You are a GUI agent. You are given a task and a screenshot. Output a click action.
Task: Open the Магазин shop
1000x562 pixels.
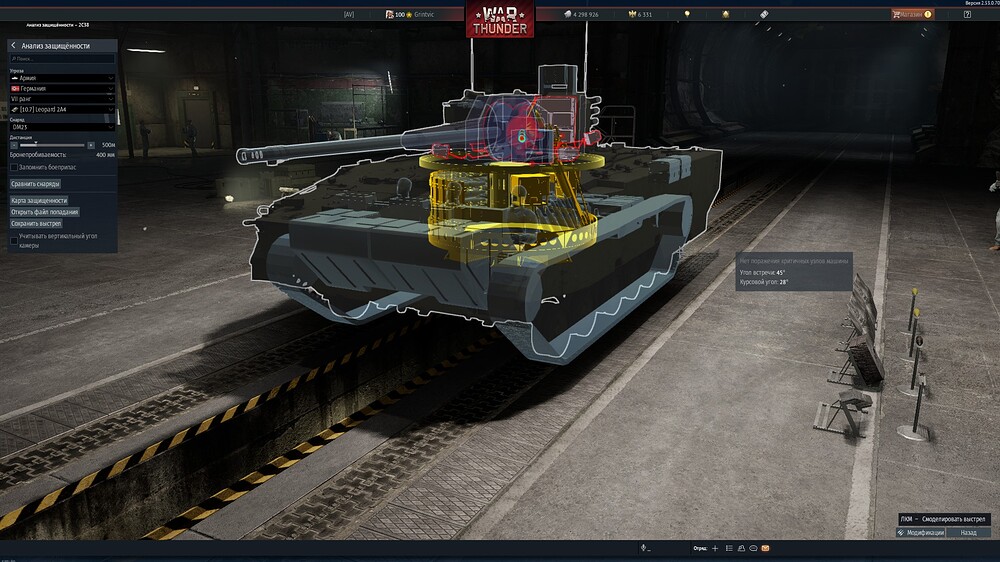[x=911, y=14]
